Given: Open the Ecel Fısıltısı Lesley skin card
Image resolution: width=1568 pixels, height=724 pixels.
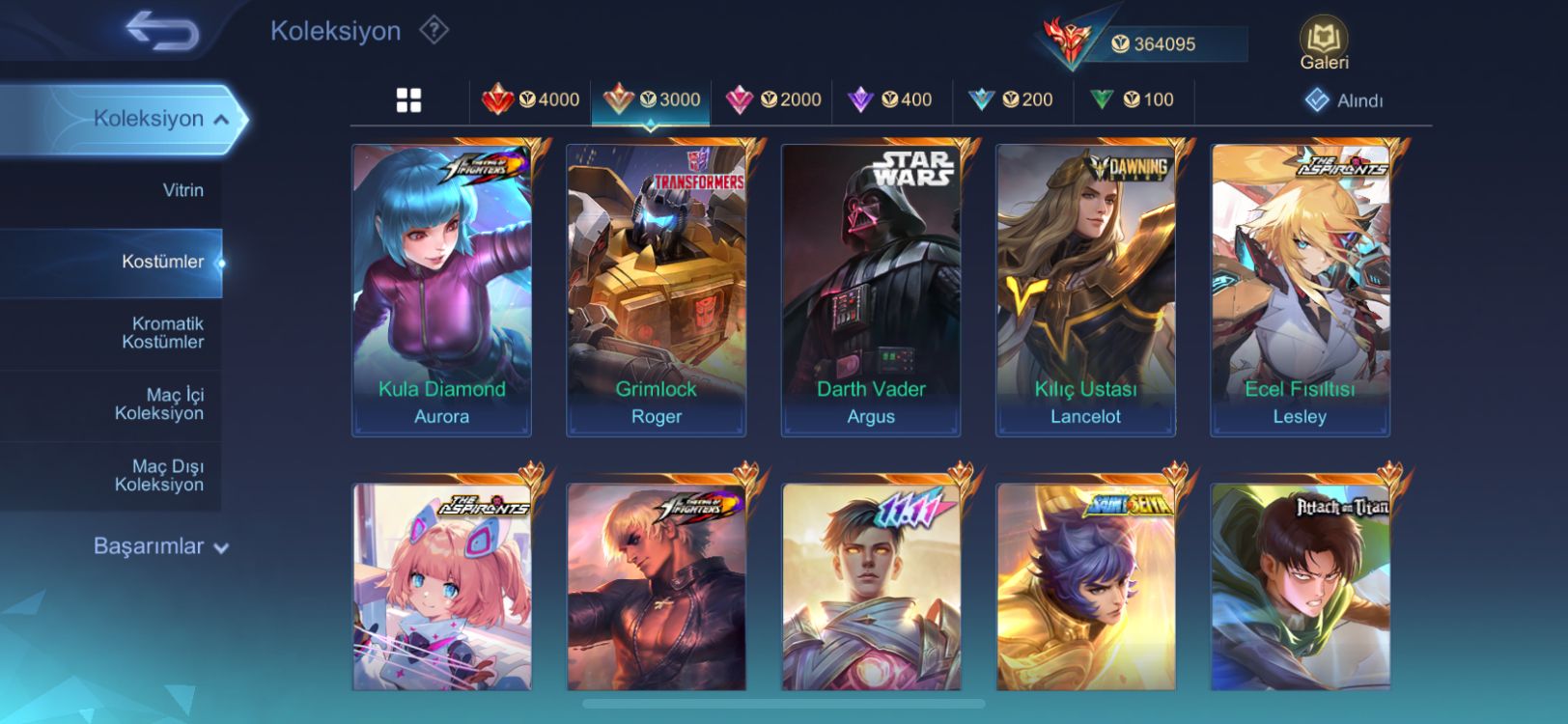Looking at the screenshot, I should (x=1300, y=290).
